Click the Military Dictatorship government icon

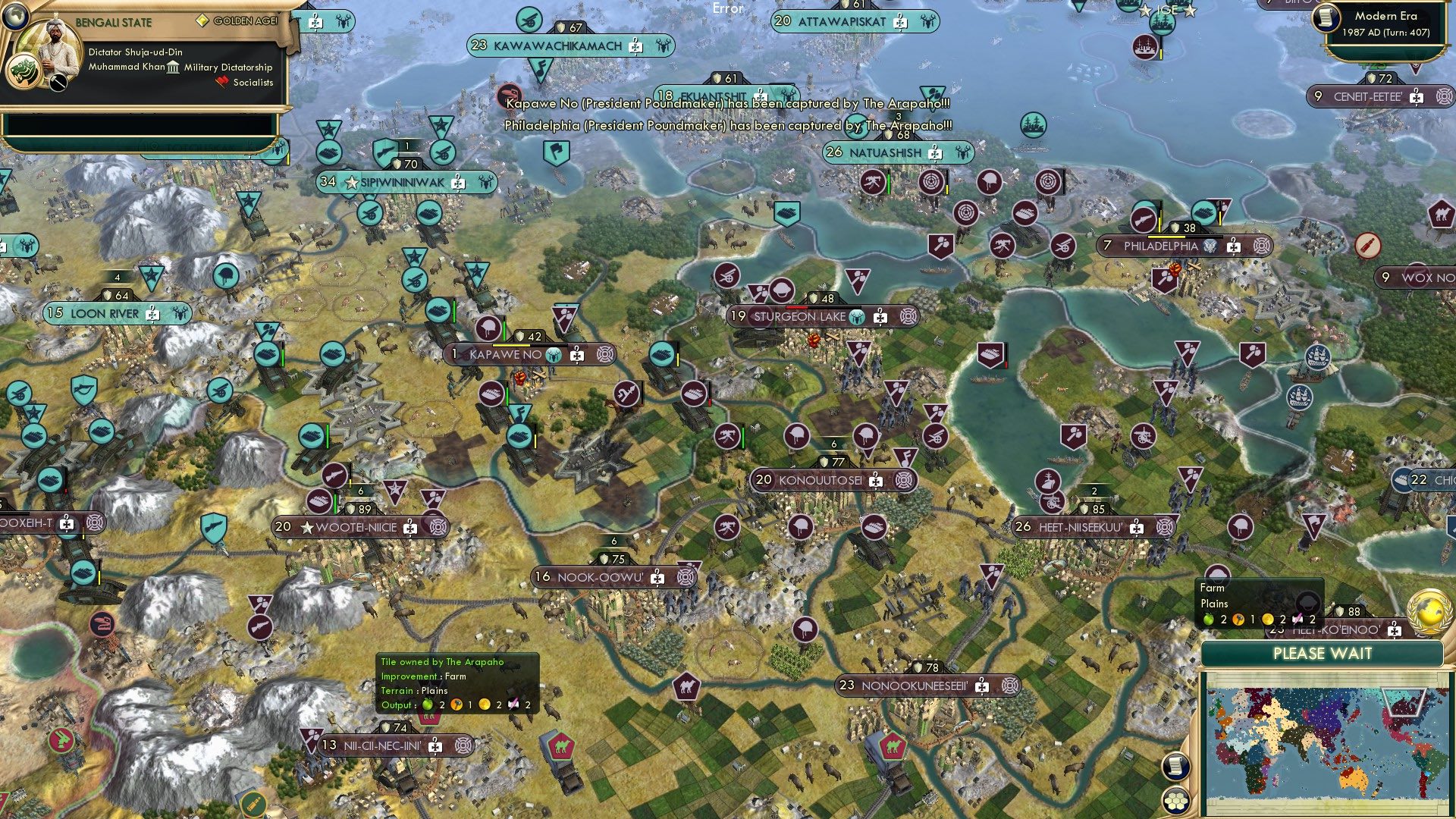tap(172, 67)
